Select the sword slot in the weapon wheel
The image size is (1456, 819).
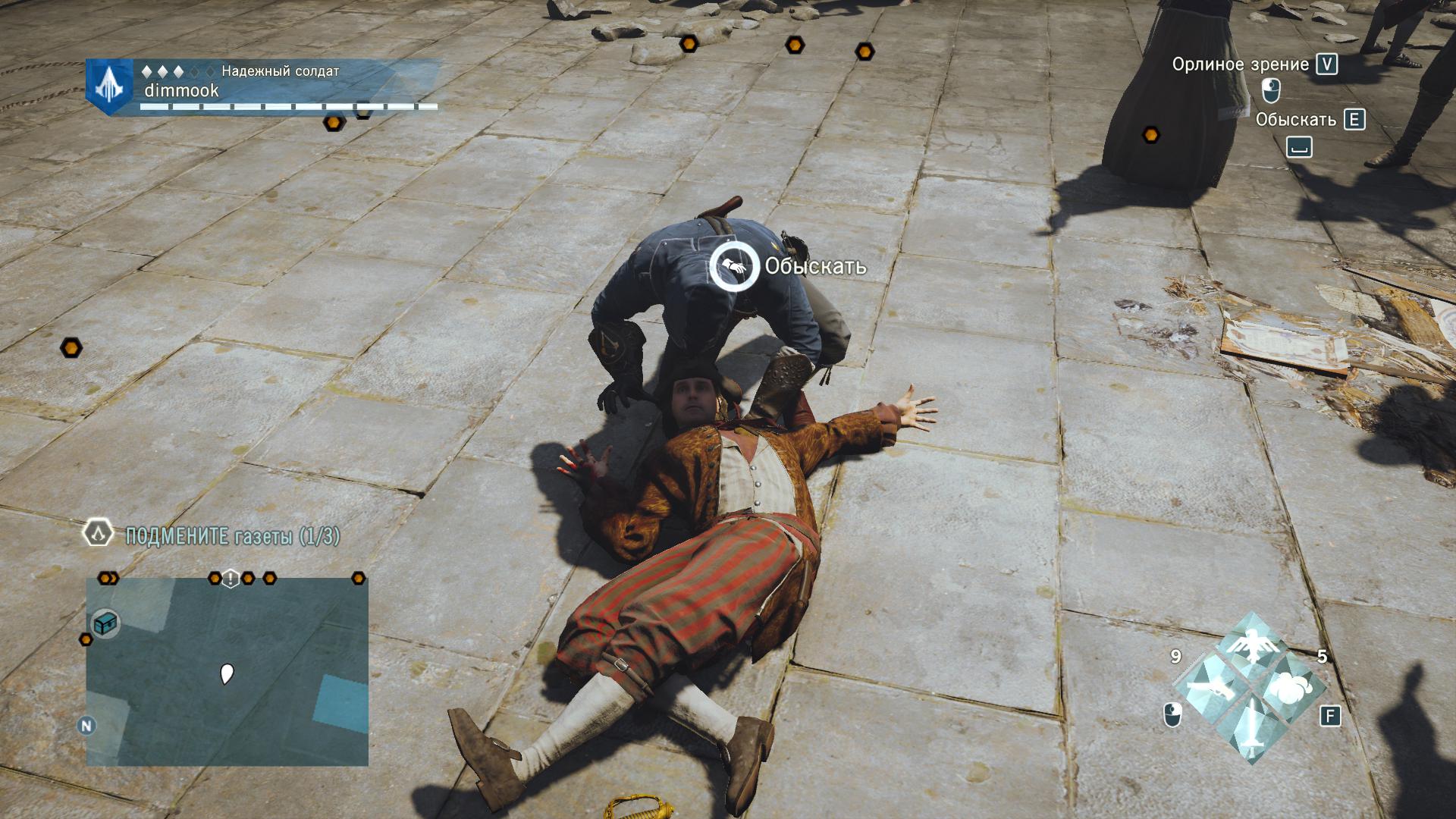pos(1250,730)
